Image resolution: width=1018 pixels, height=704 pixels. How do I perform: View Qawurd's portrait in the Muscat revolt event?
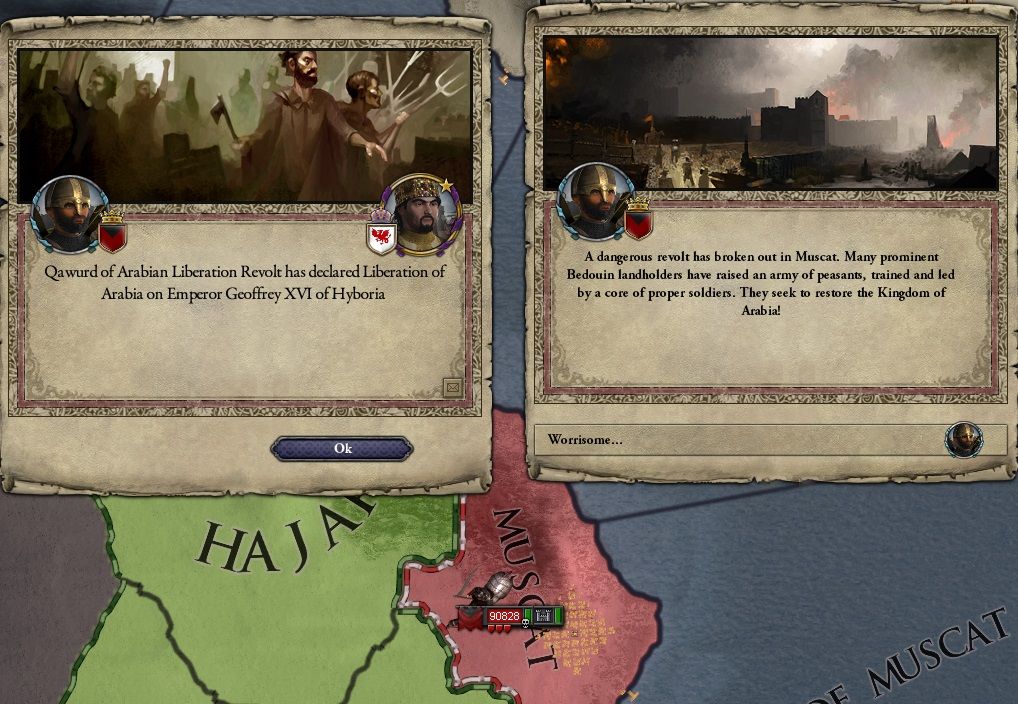coord(596,203)
